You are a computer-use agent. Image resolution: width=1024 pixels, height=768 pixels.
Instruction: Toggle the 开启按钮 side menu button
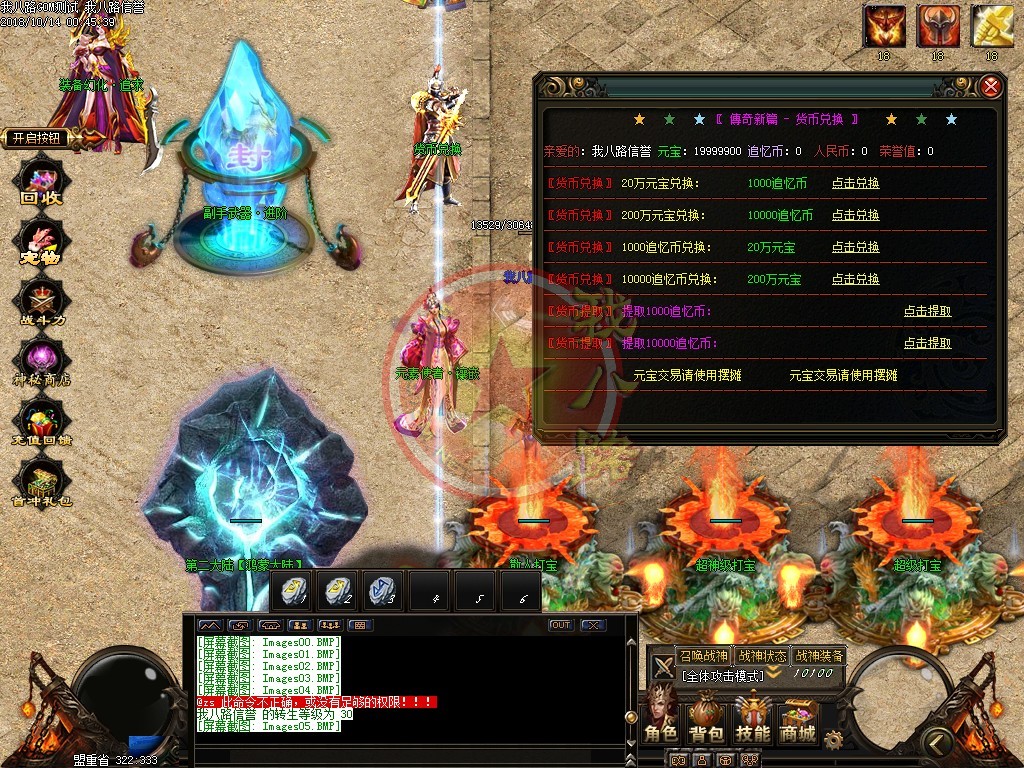coord(40,138)
